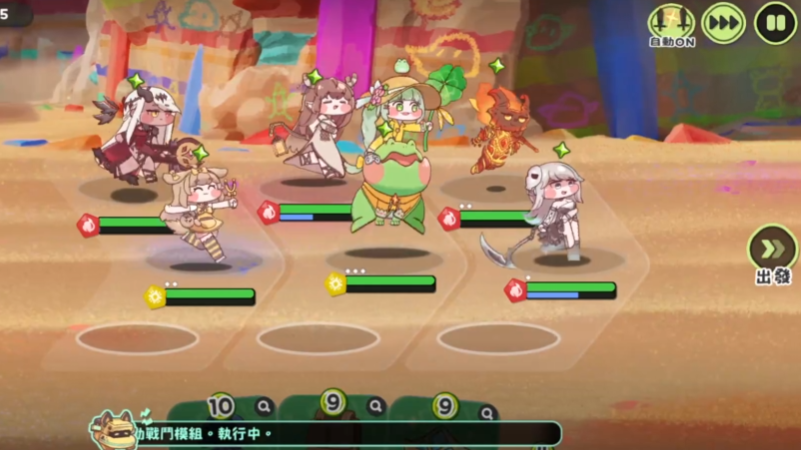Inspect the cost 10 card with its magnifier
Screen dimensions: 801x450
(x=263, y=406)
